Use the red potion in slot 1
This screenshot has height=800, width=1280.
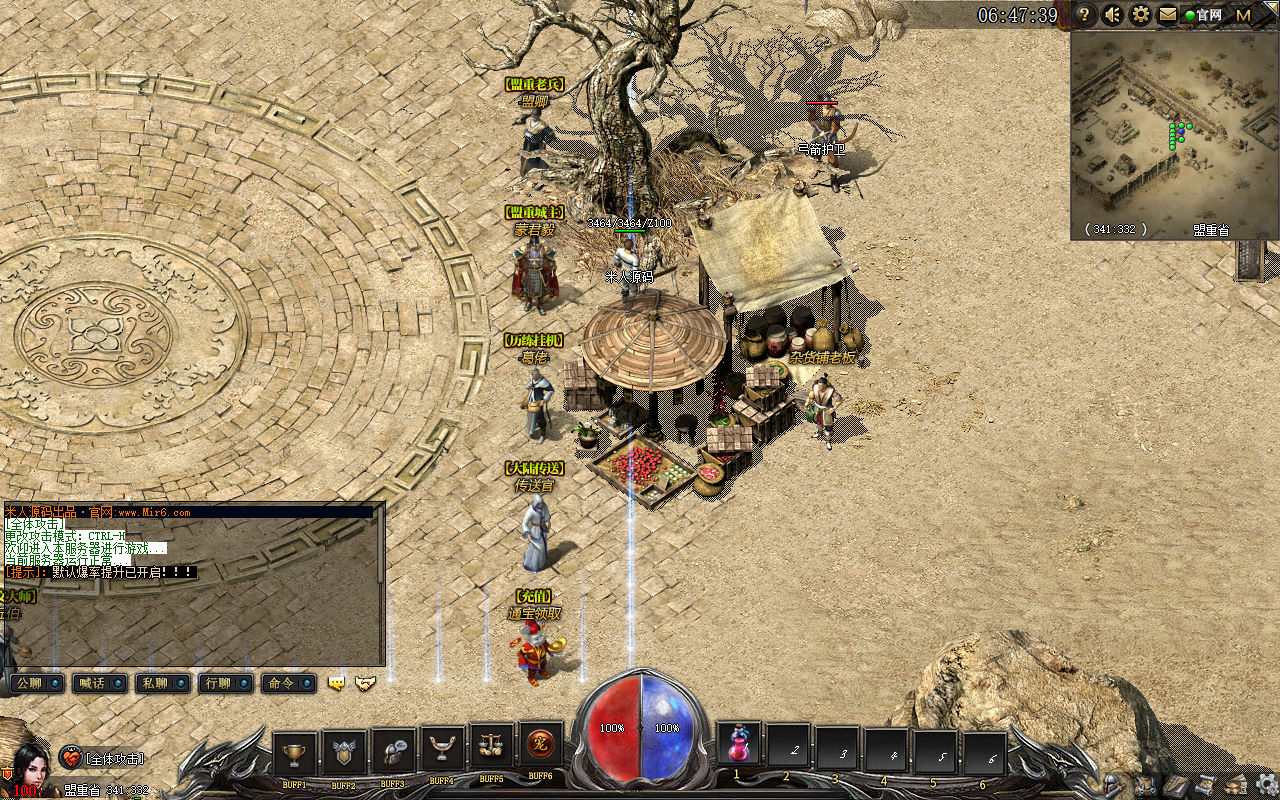click(739, 745)
